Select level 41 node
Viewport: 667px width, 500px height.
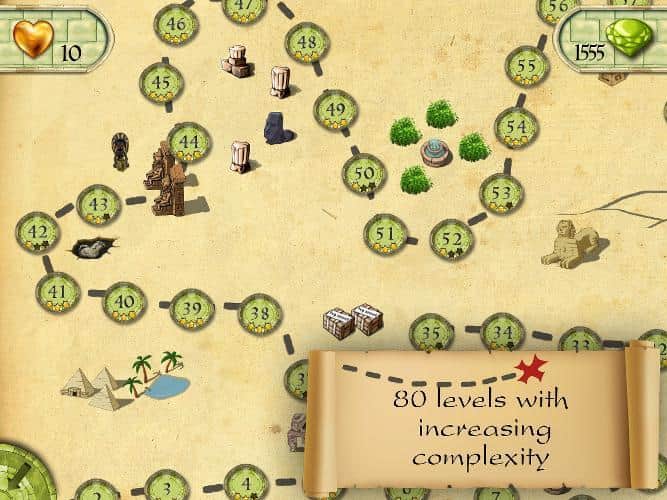(x=57, y=292)
